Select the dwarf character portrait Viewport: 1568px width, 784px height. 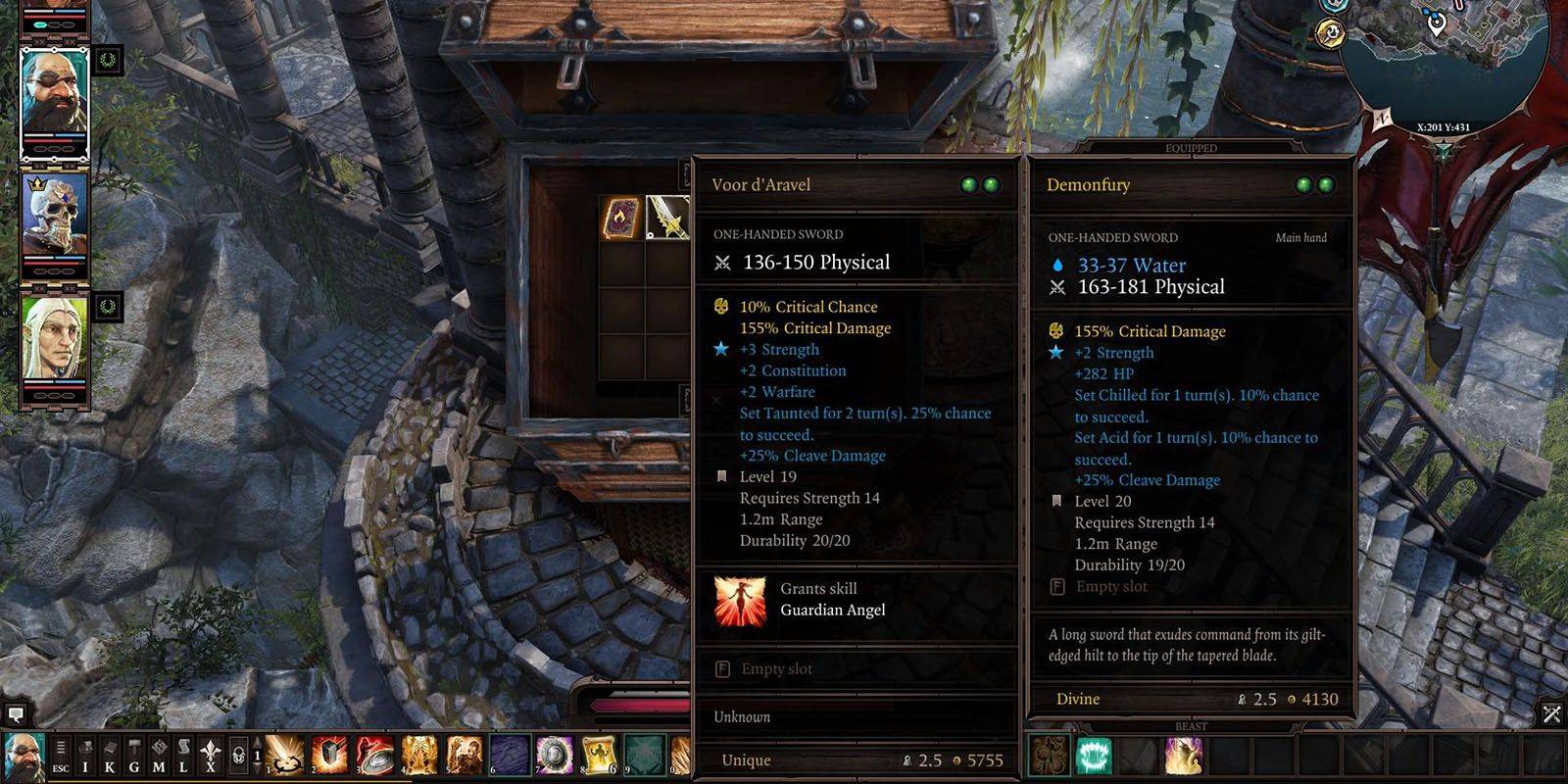(55, 99)
